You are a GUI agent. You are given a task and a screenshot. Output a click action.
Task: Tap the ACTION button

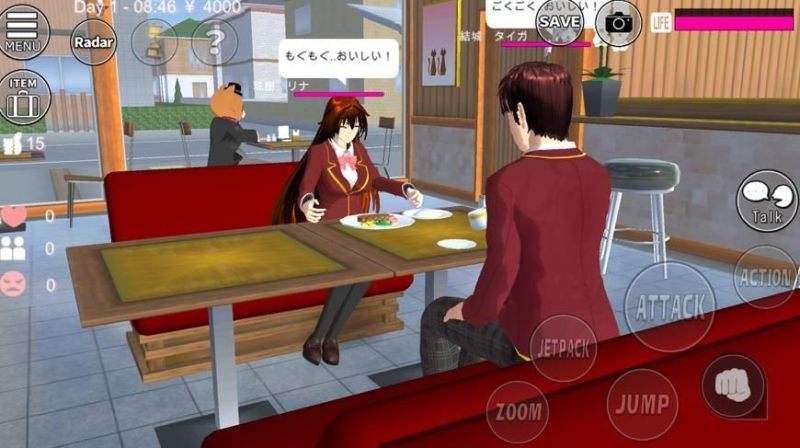tap(766, 276)
